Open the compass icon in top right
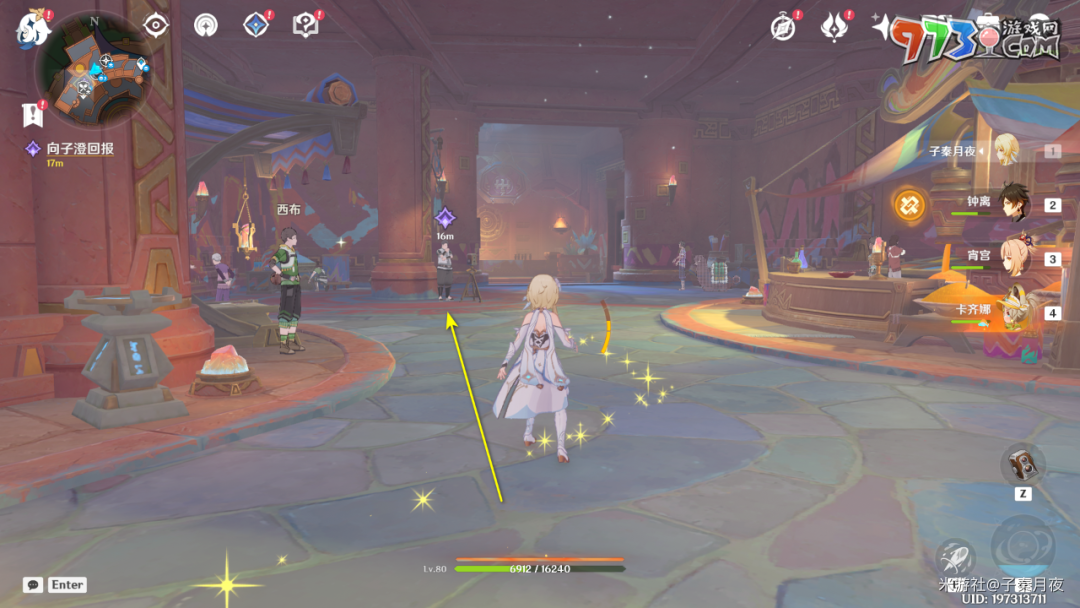This screenshot has width=1080, height=608. [x=783, y=27]
